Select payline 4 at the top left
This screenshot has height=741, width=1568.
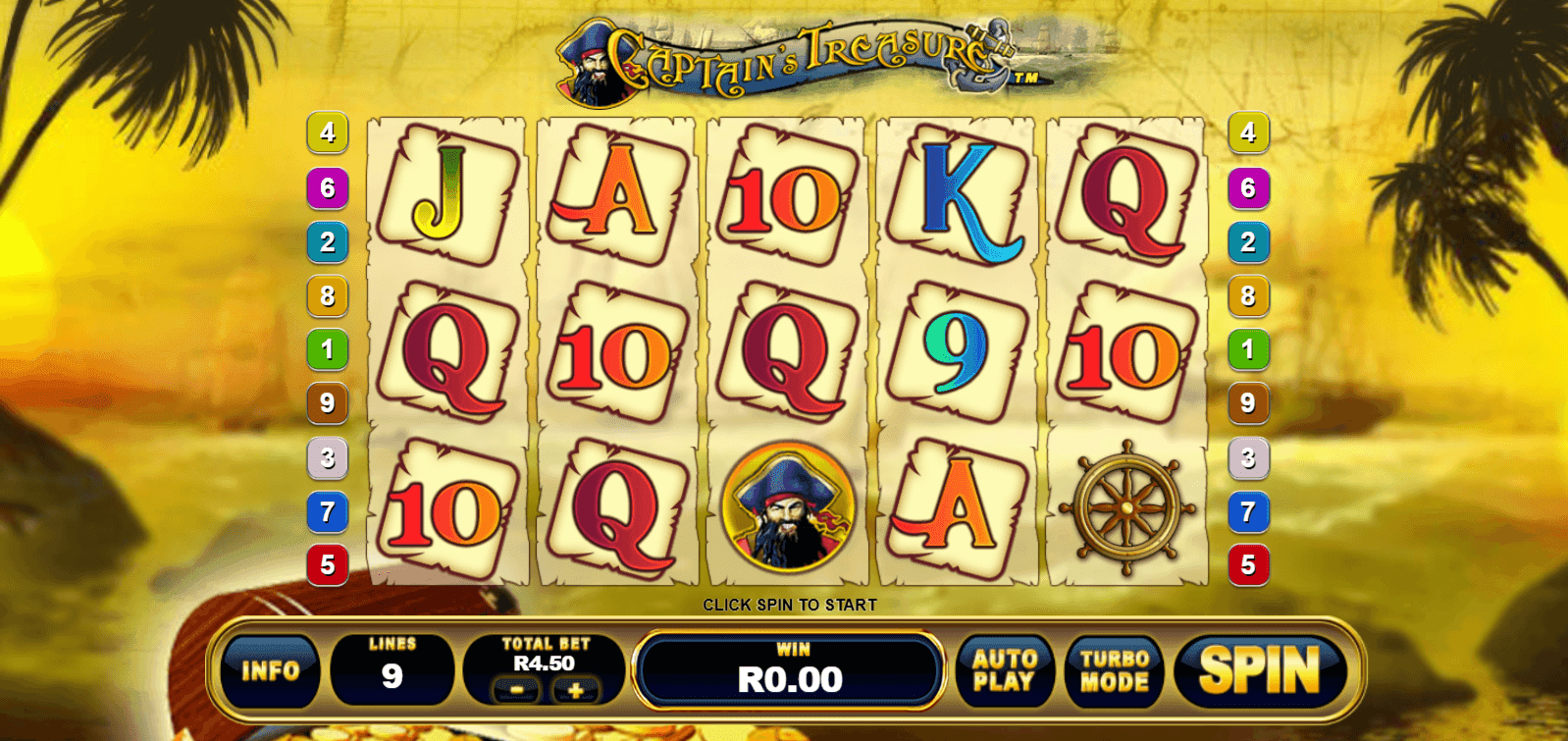tap(327, 132)
